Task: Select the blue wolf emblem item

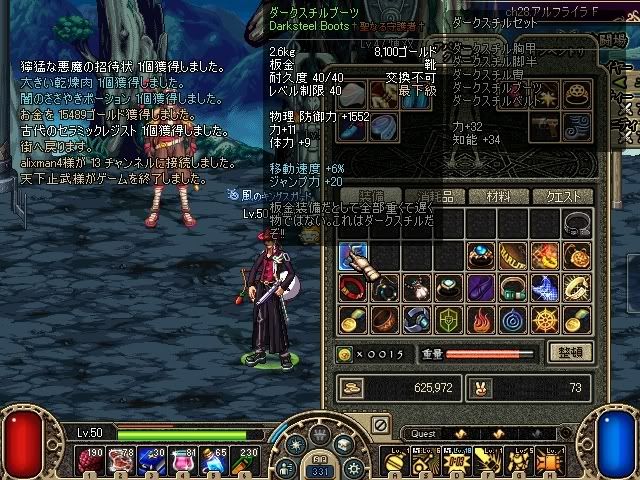Action: pyautogui.click(x=545, y=287)
